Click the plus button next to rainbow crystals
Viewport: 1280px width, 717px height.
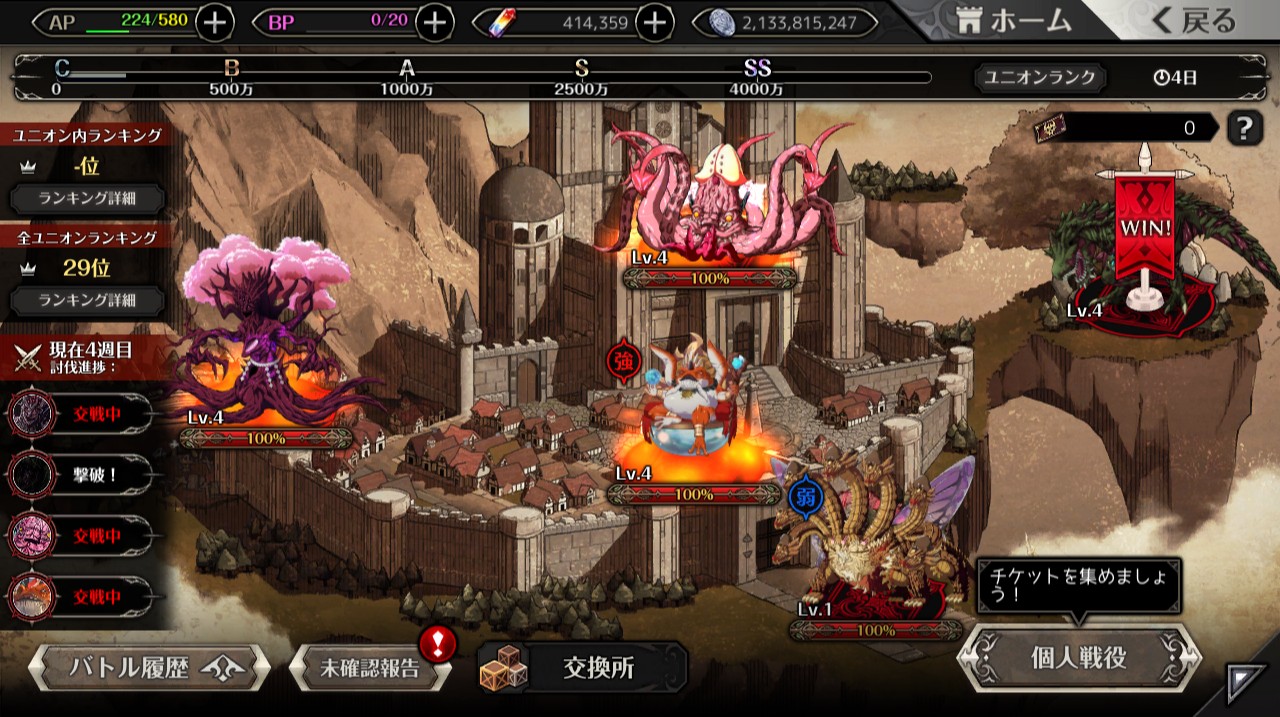click(653, 22)
